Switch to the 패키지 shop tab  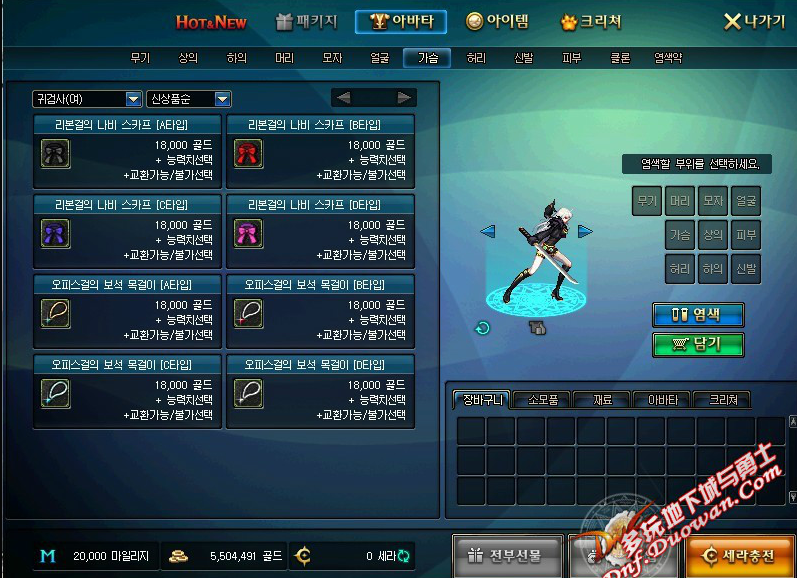[x=307, y=21]
